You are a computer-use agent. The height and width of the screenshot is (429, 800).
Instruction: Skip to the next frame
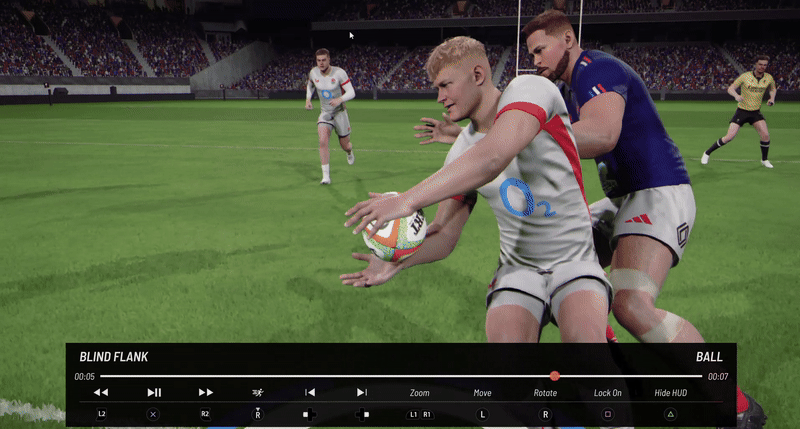pyautogui.click(x=362, y=393)
